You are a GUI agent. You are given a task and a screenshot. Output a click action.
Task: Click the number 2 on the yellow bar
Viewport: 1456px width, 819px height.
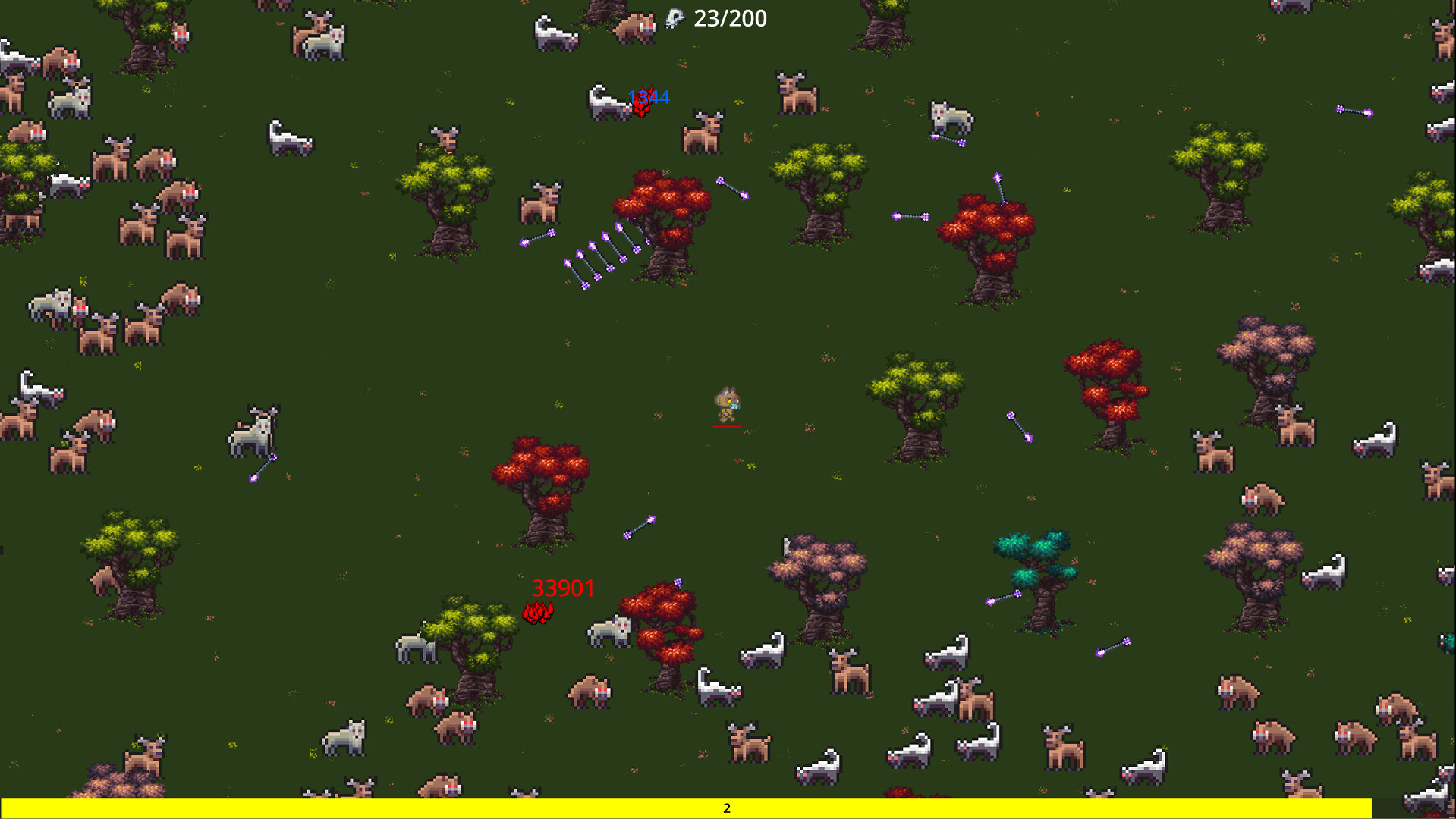coord(726,808)
